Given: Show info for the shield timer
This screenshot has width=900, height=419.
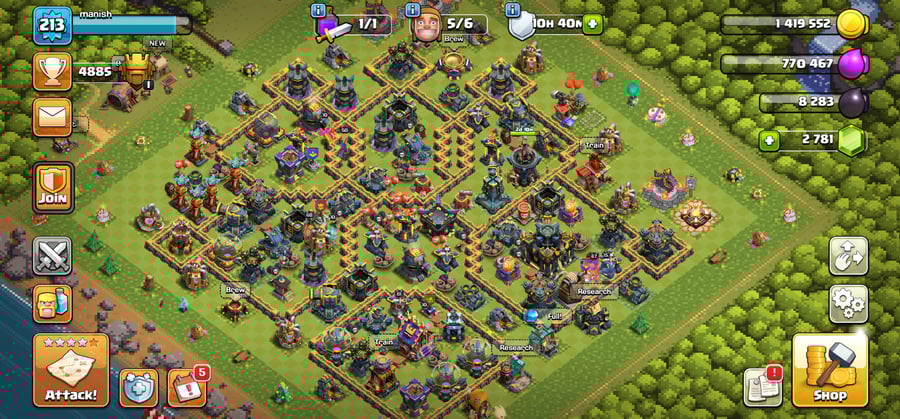Looking at the screenshot, I should [x=513, y=11].
